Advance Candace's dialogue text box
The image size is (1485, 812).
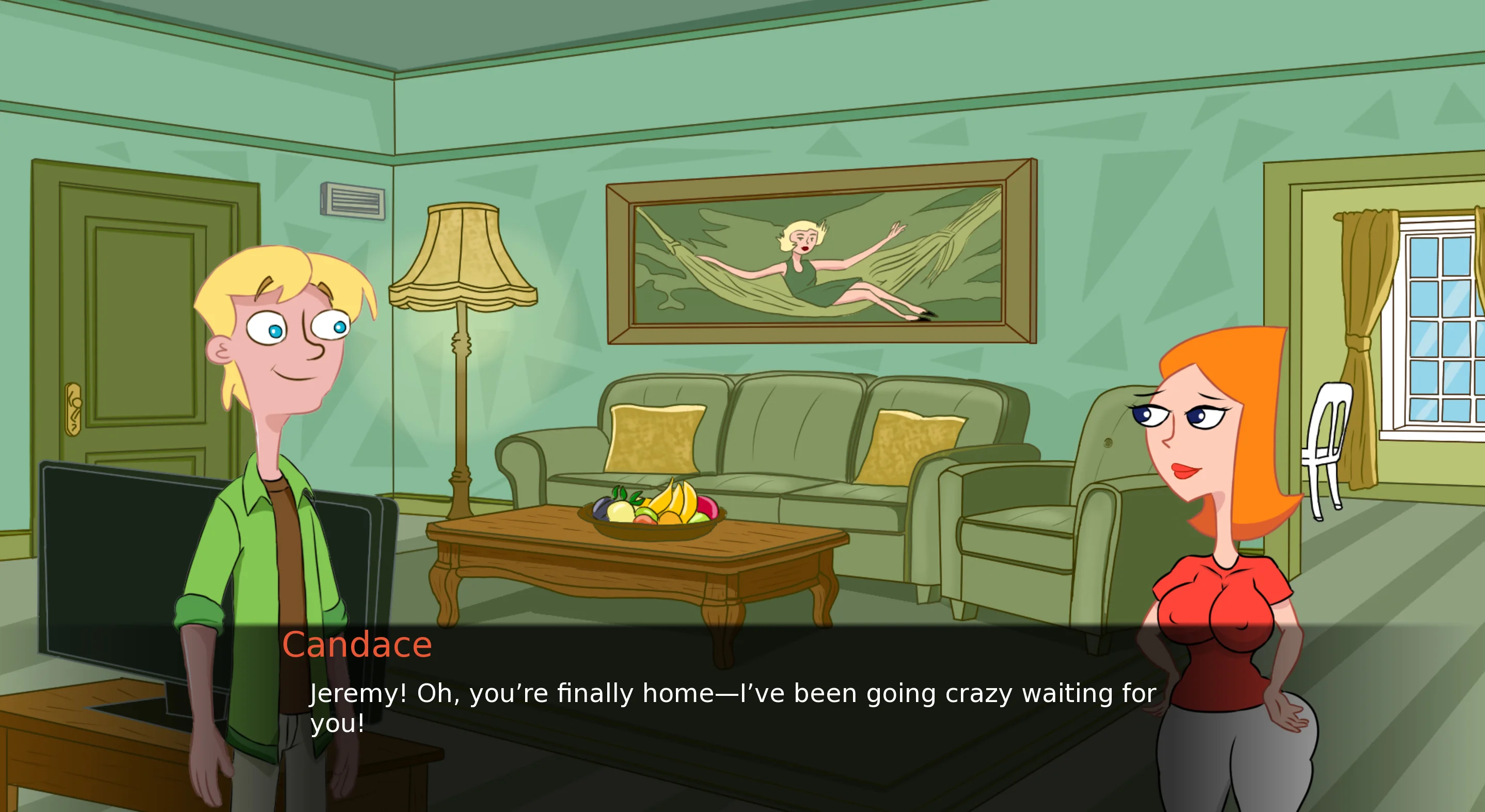click(x=732, y=708)
